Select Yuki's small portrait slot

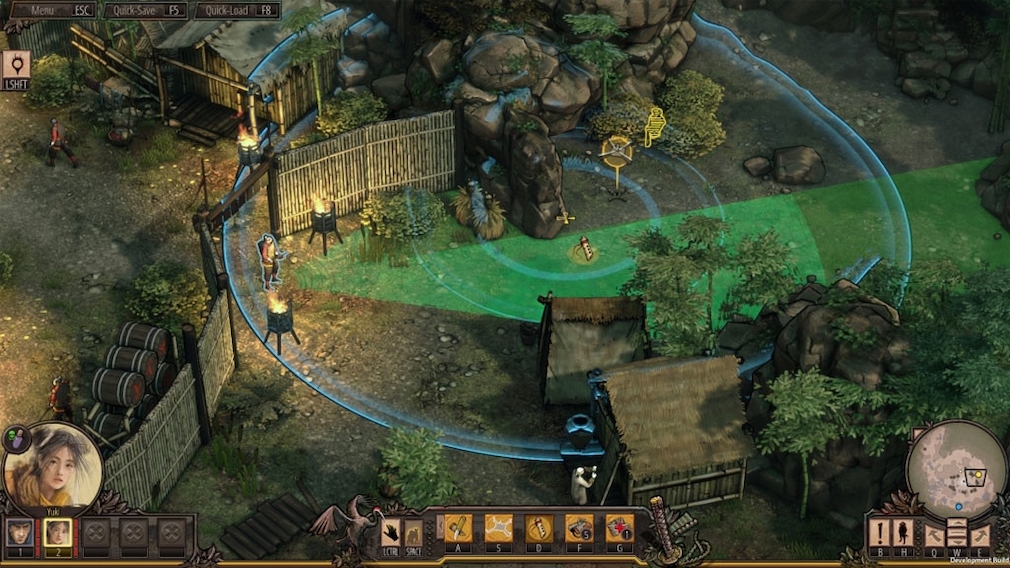click(x=57, y=532)
